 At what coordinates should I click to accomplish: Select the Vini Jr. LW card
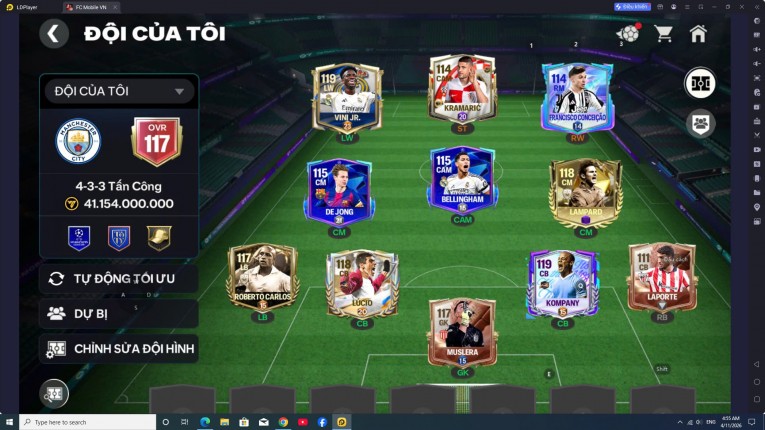click(348, 98)
